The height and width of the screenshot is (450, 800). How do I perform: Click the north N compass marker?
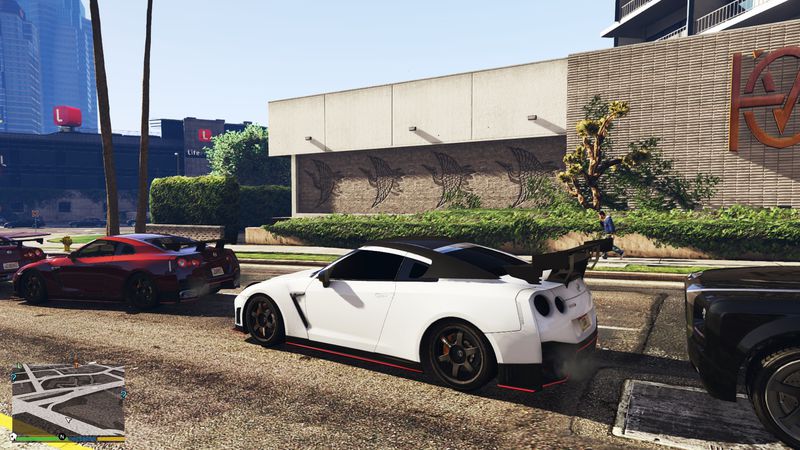pos(62,437)
